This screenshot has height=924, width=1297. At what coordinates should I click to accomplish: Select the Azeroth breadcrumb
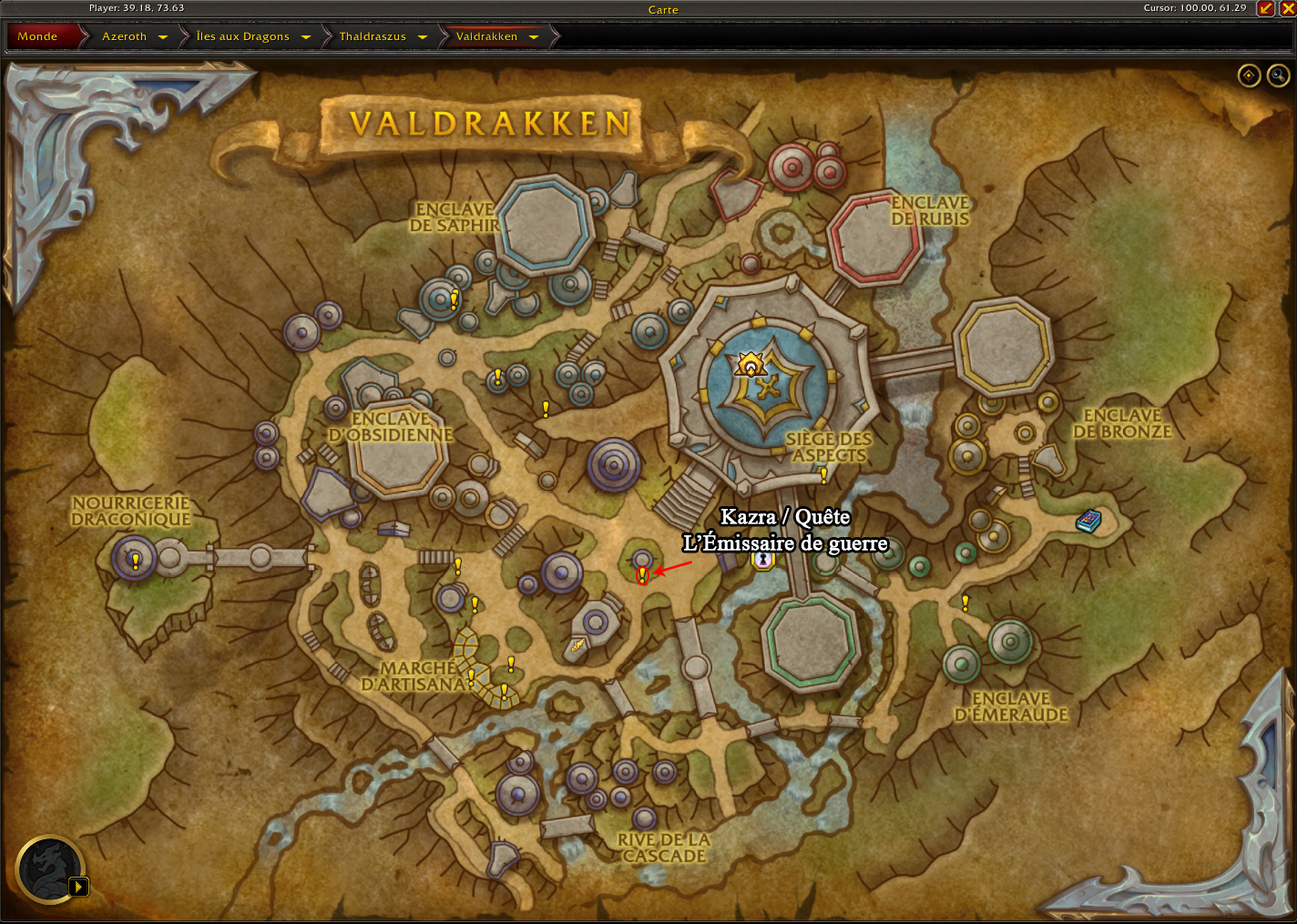point(124,36)
